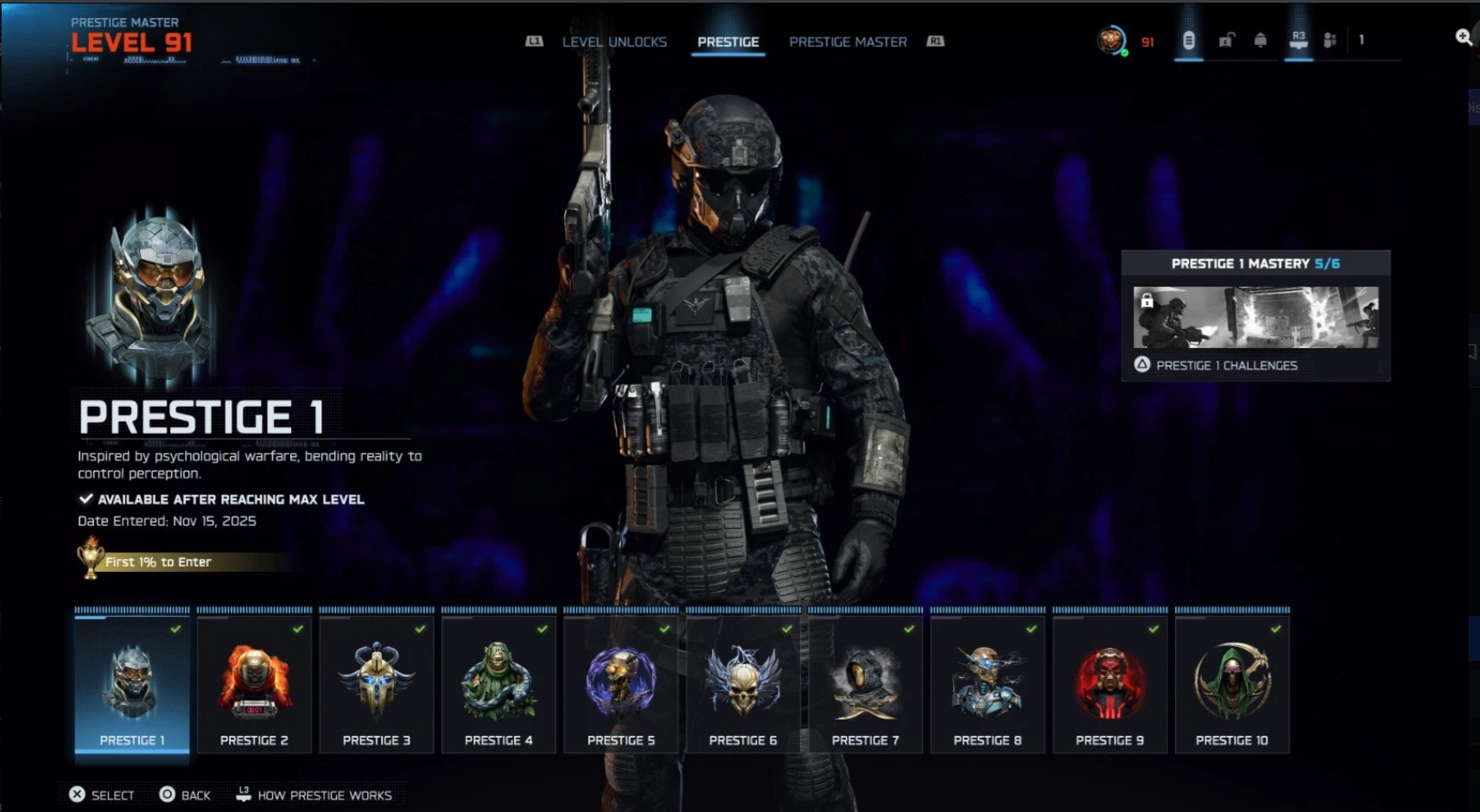Image resolution: width=1480 pixels, height=812 pixels.
Task: Click the lock icon on the mastery challenge thumbnail
Action: click(x=1147, y=301)
